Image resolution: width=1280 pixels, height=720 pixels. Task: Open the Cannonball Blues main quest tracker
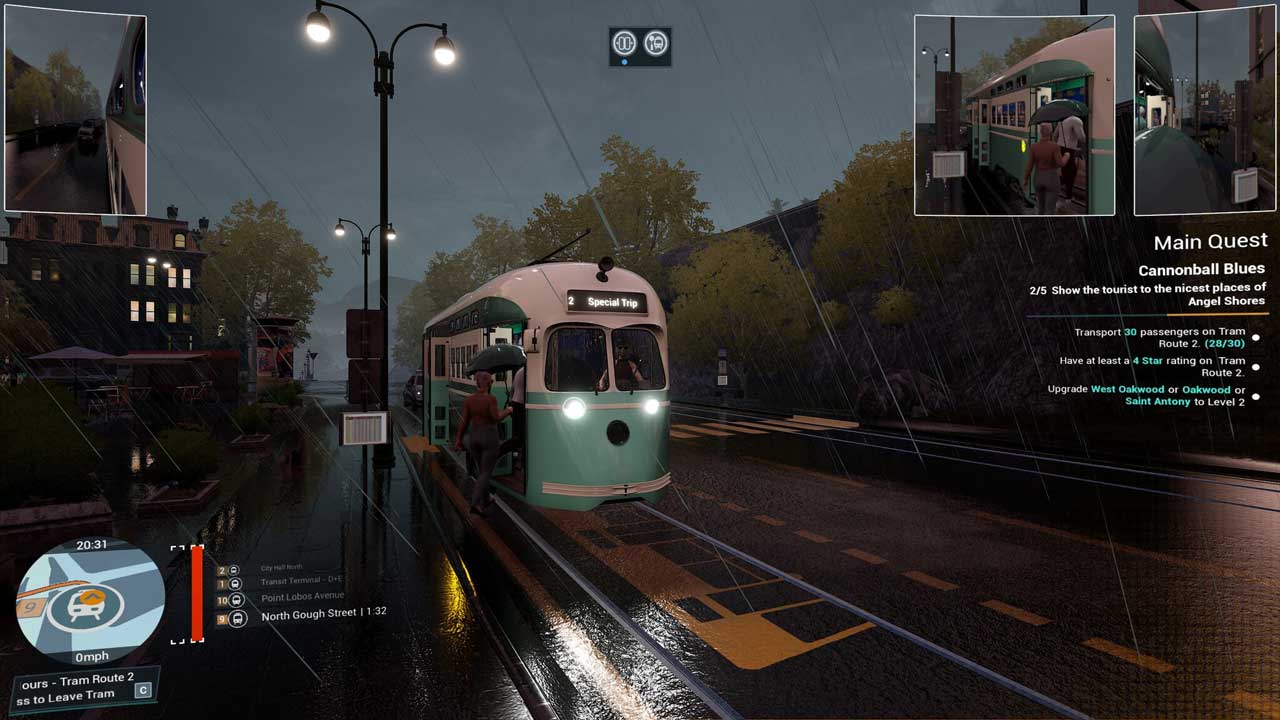click(1201, 269)
